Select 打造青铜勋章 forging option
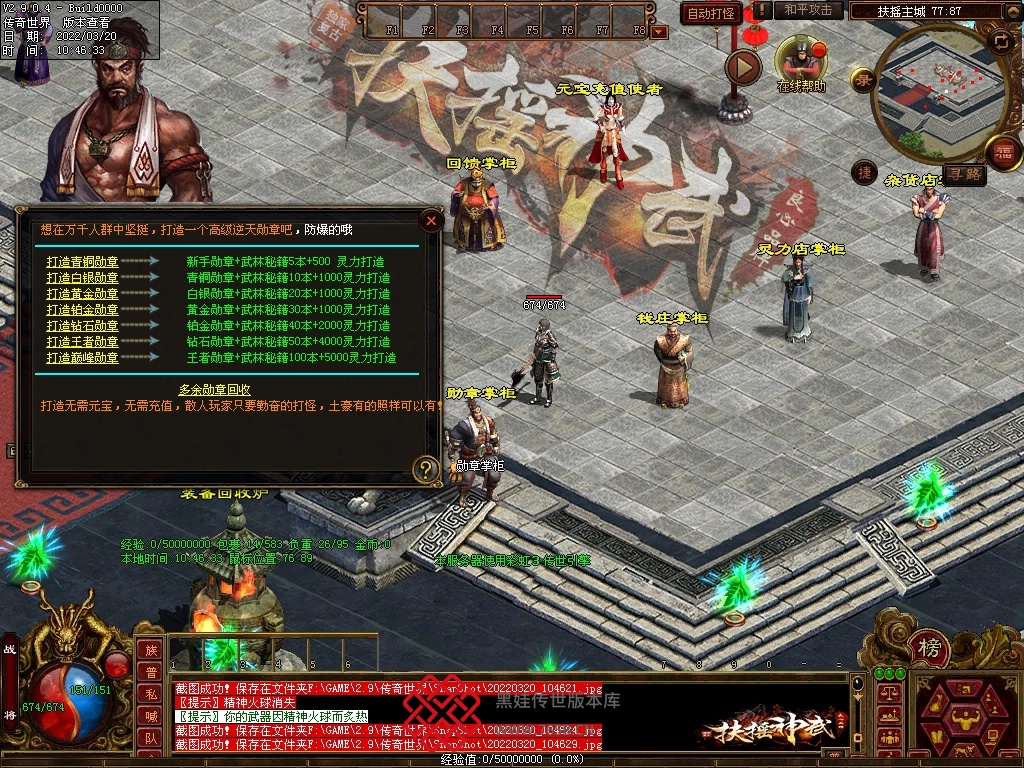 [82, 262]
